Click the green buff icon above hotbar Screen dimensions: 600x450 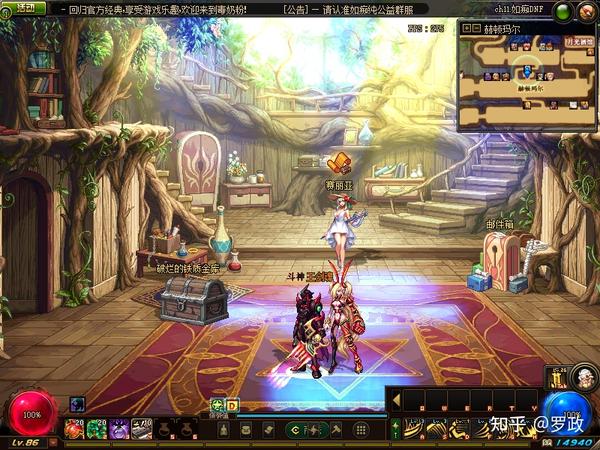[x=217, y=405]
